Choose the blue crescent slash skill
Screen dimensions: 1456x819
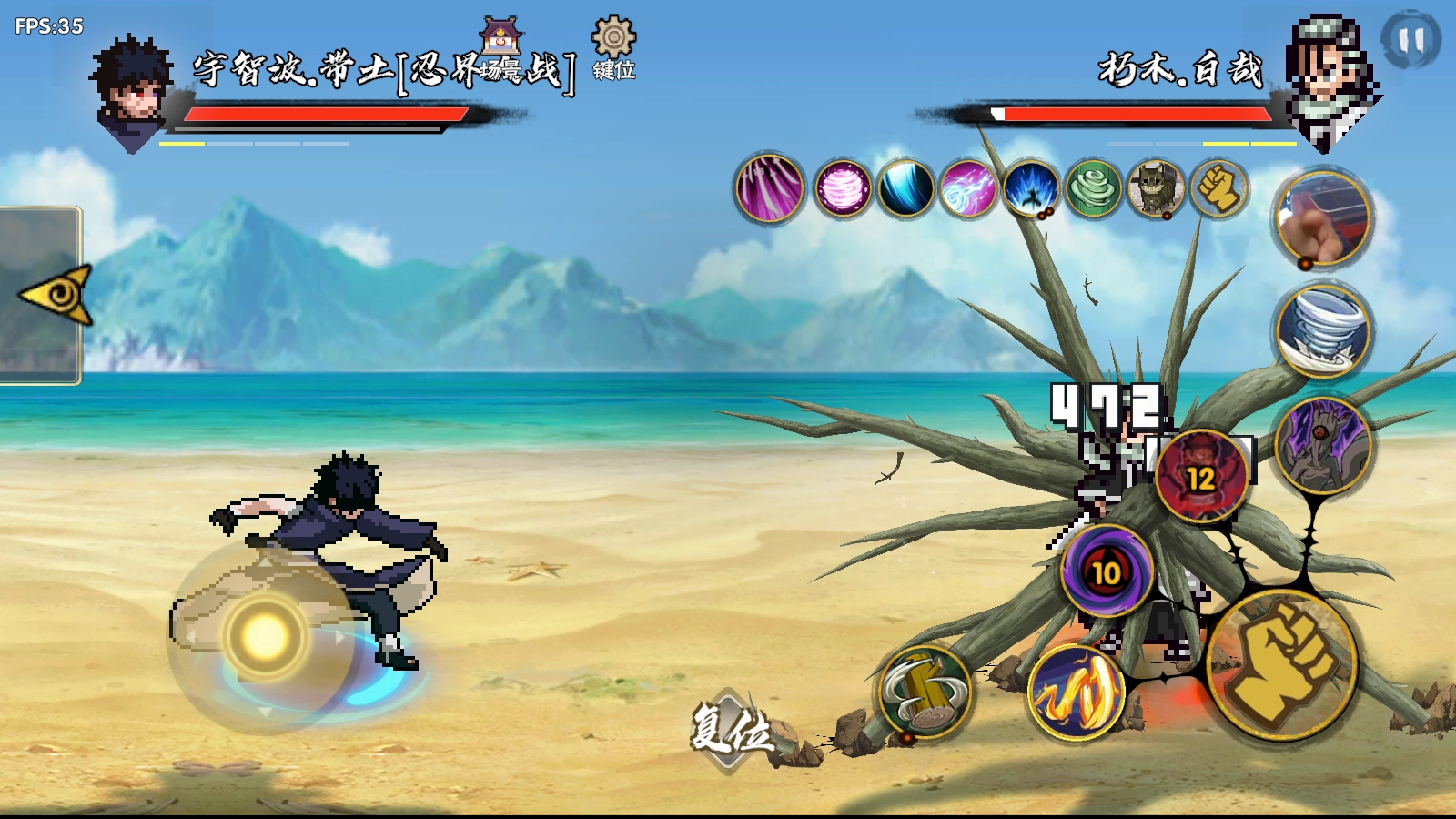coord(905,189)
